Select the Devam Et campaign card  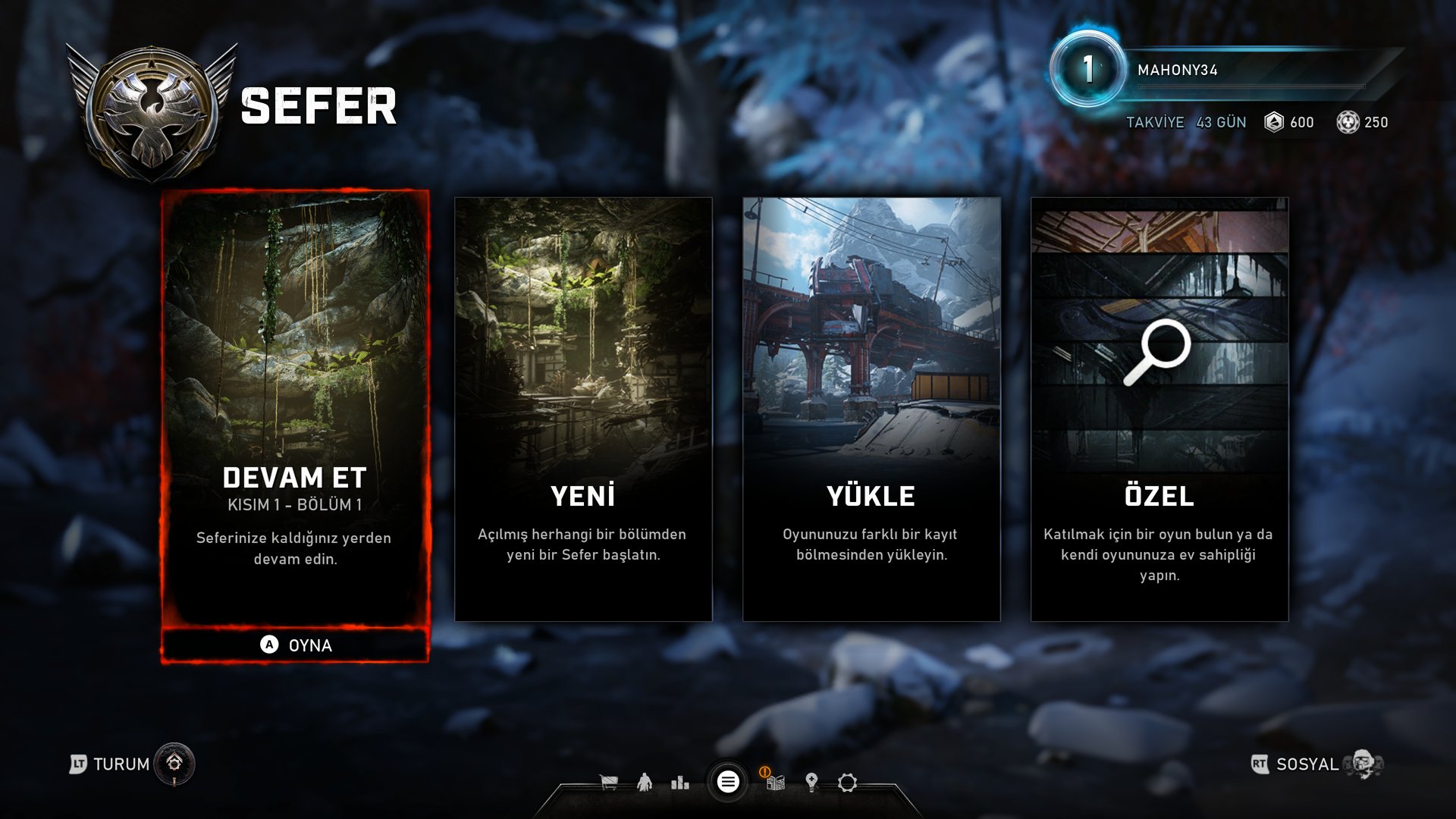(295, 409)
